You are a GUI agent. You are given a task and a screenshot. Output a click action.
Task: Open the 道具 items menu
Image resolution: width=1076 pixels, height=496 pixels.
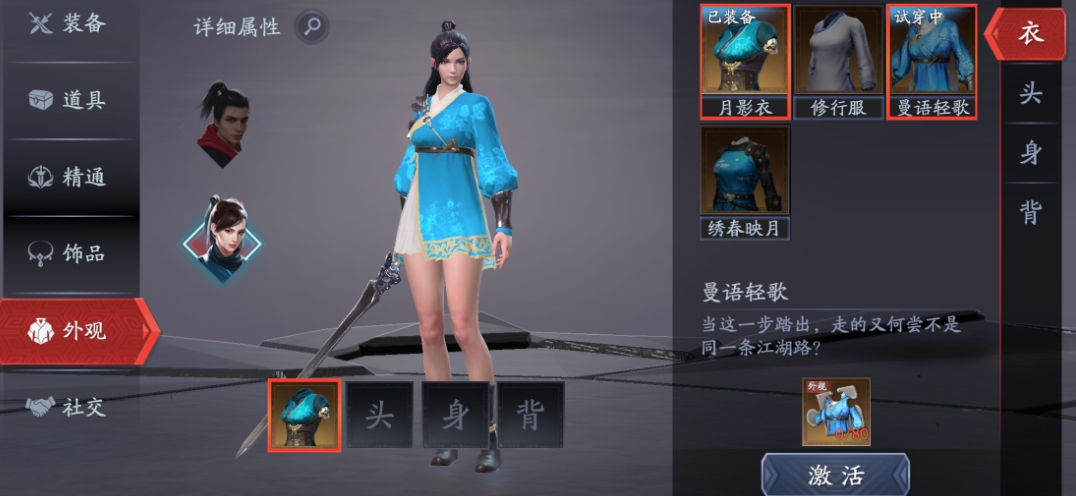68,100
